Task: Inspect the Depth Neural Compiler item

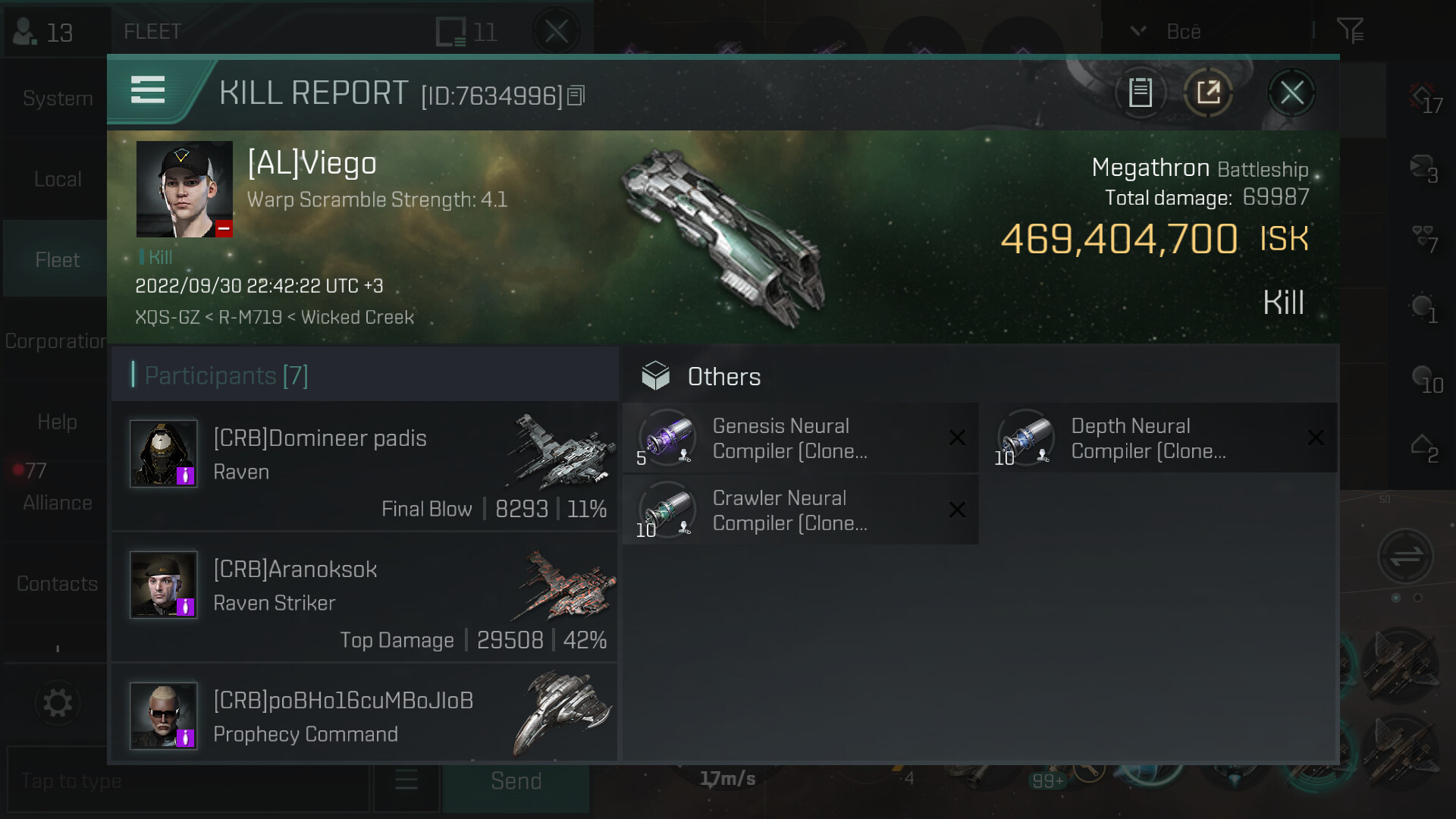Action: (x=1147, y=438)
